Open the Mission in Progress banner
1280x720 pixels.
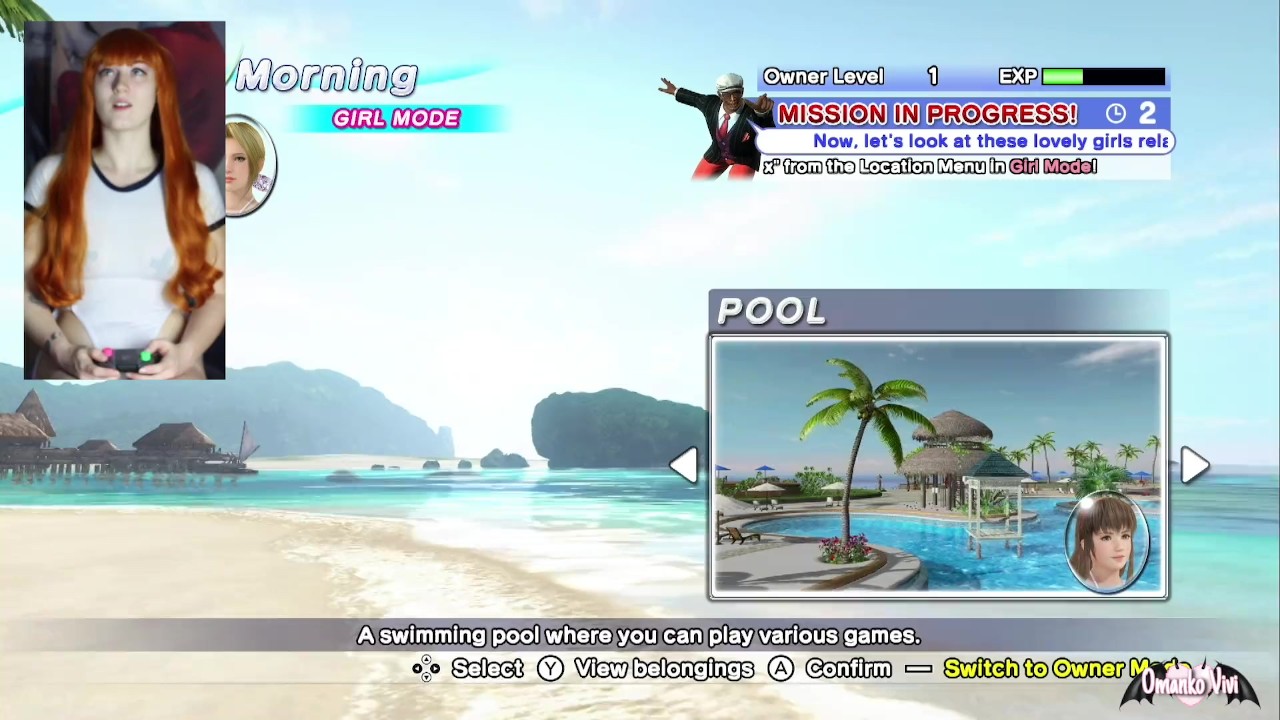pyautogui.click(x=926, y=114)
